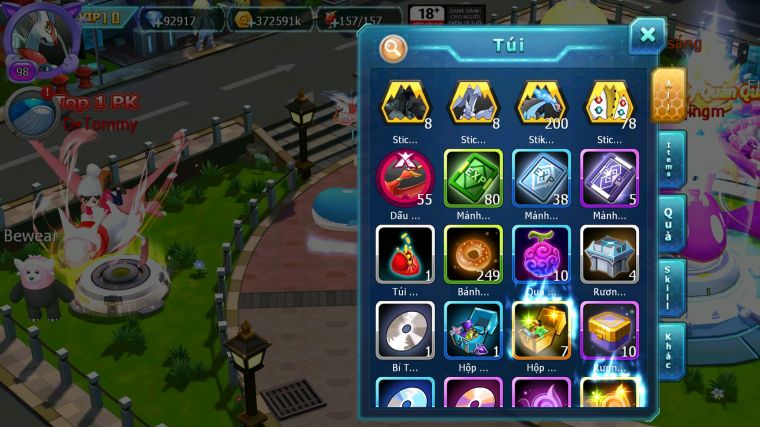Switch to the Quà tab

(x=669, y=222)
